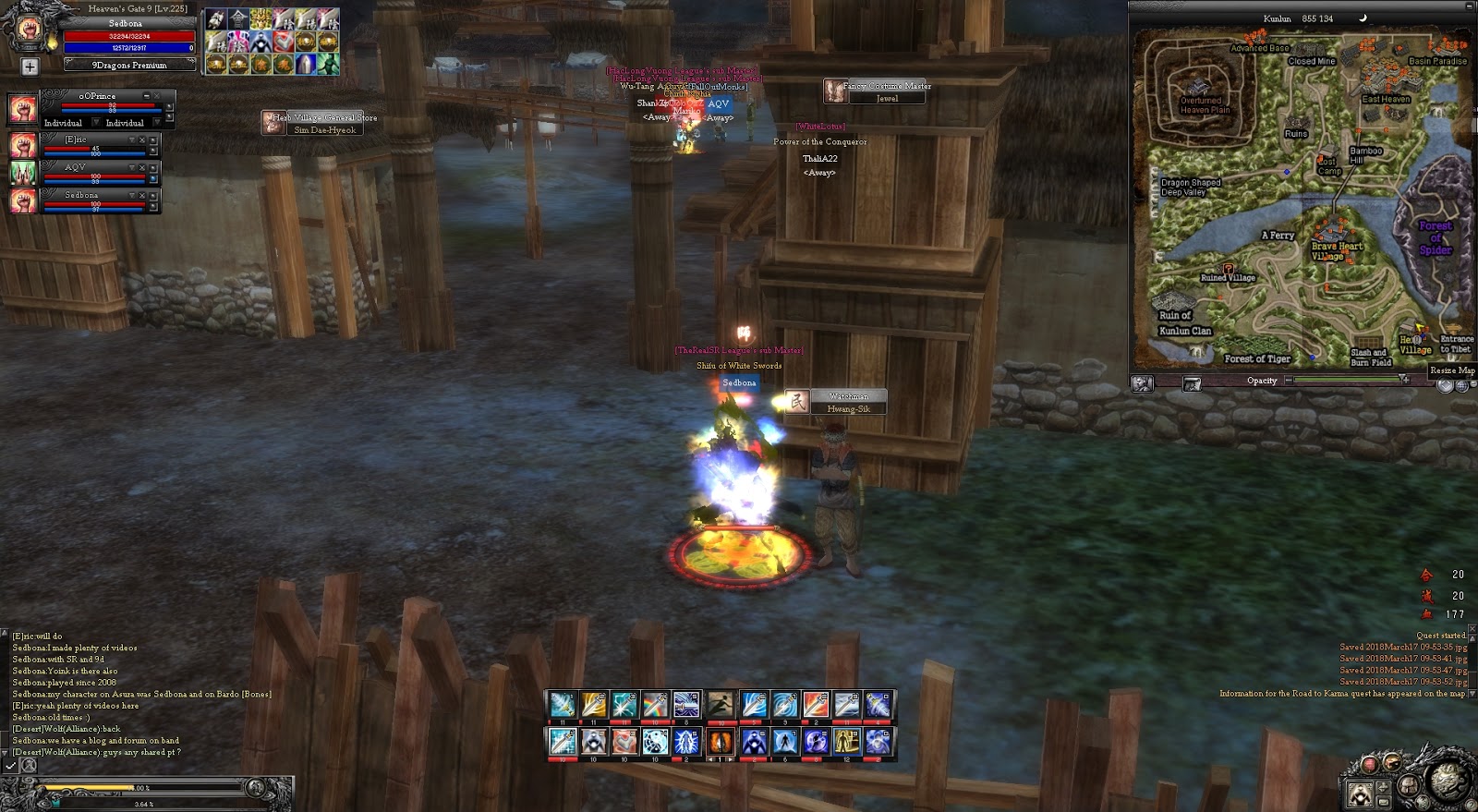Select the golden sword slash skill
The height and width of the screenshot is (812, 1478).
coord(592,704)
